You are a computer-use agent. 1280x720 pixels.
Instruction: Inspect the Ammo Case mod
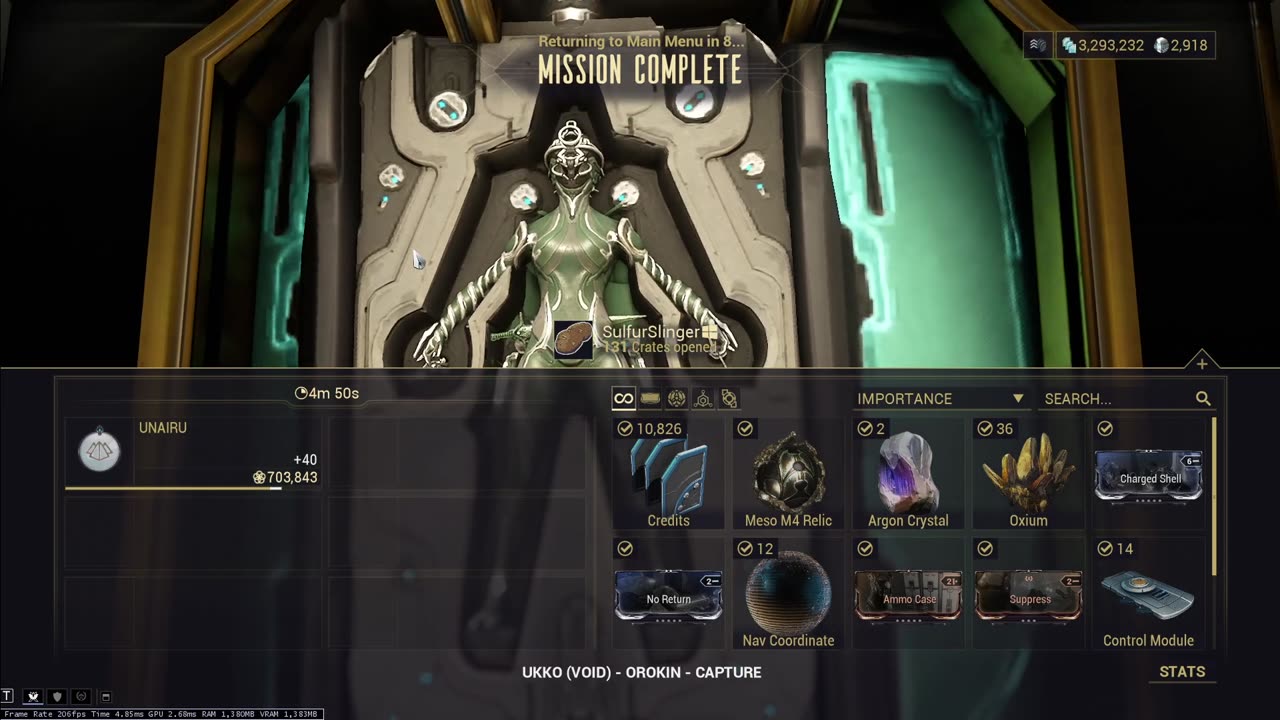click(x=908, y=596)
